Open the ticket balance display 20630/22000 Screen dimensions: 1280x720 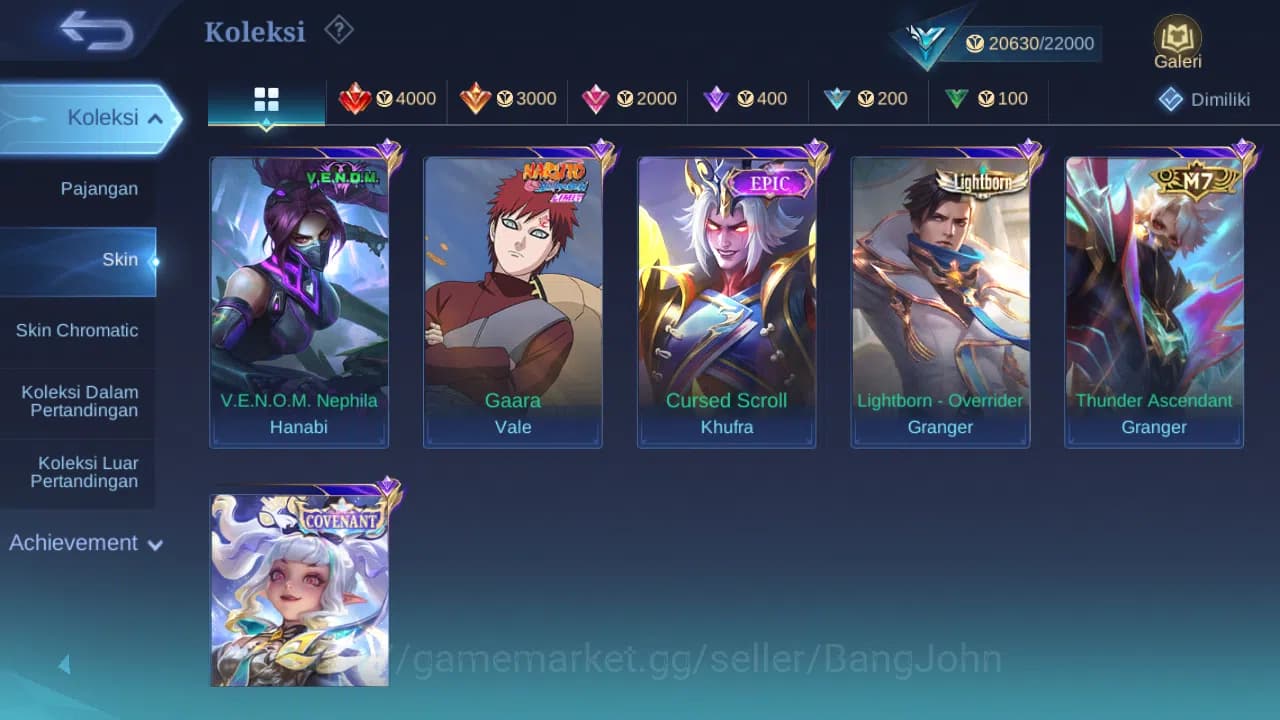pos(1030,43)
